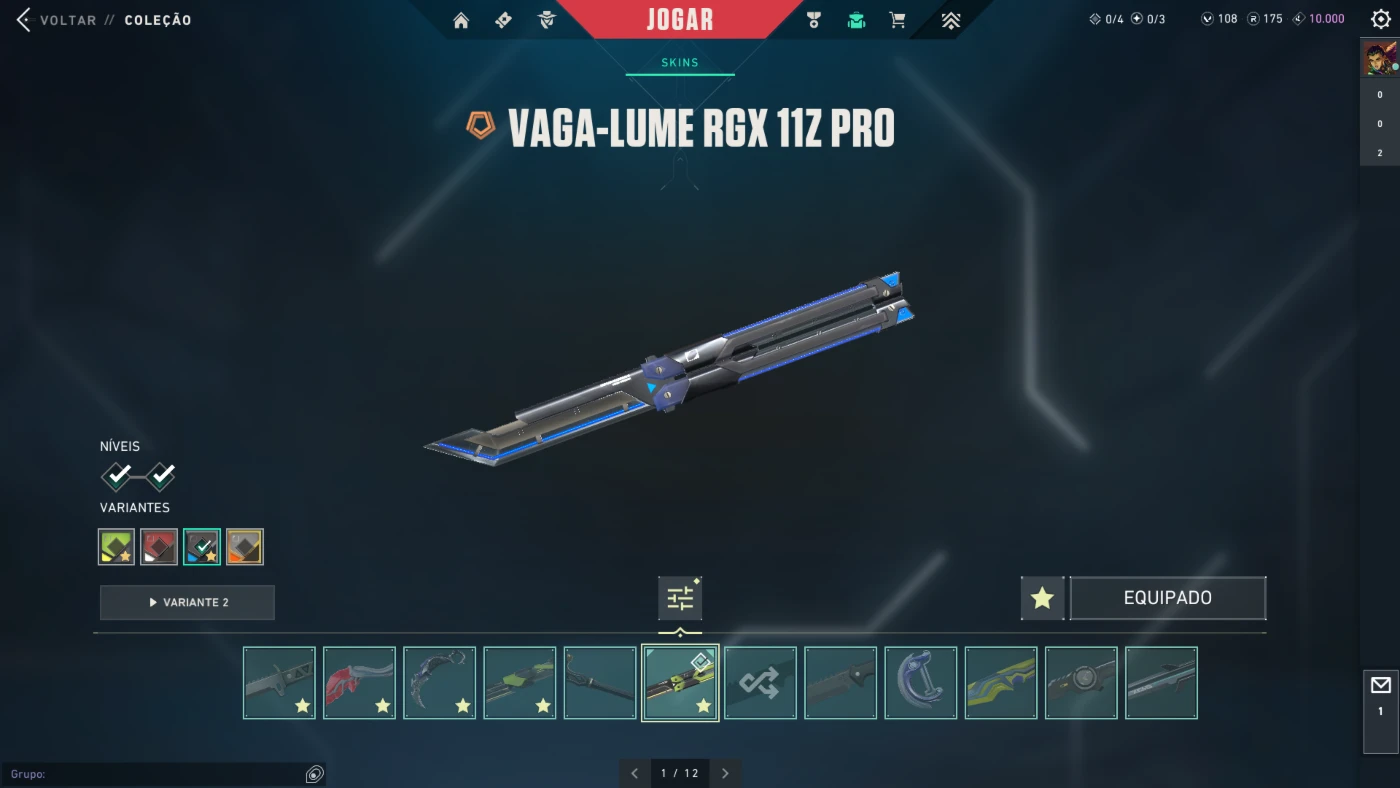Image resolution: width=1400 pixels, height=788 pixels.
Task: Click the red JOGAR play button
Action: click(680, 20)
